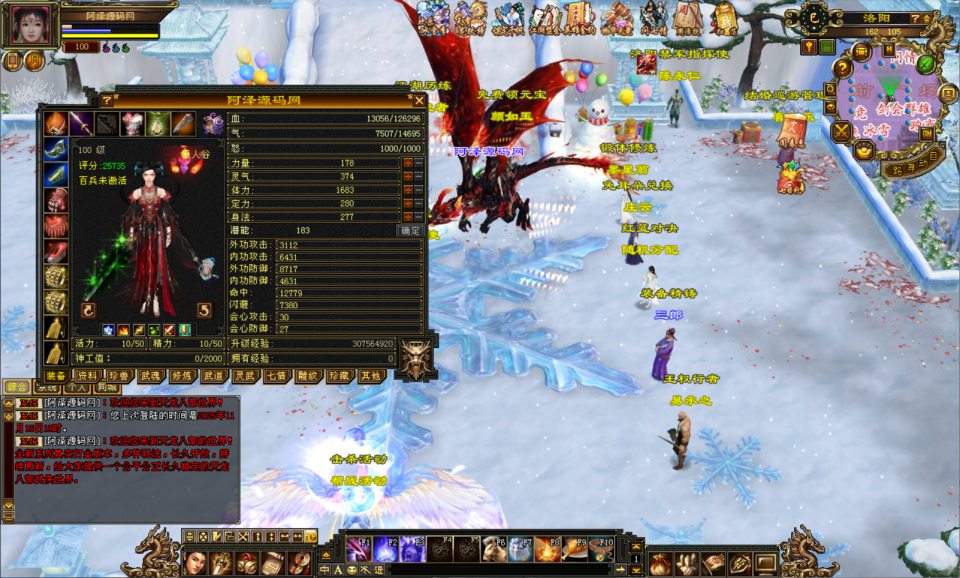This screenshot has width=960, height=578.
Task: Rotate the character model left
Action: pyautogui.click(x=88, y=310)
